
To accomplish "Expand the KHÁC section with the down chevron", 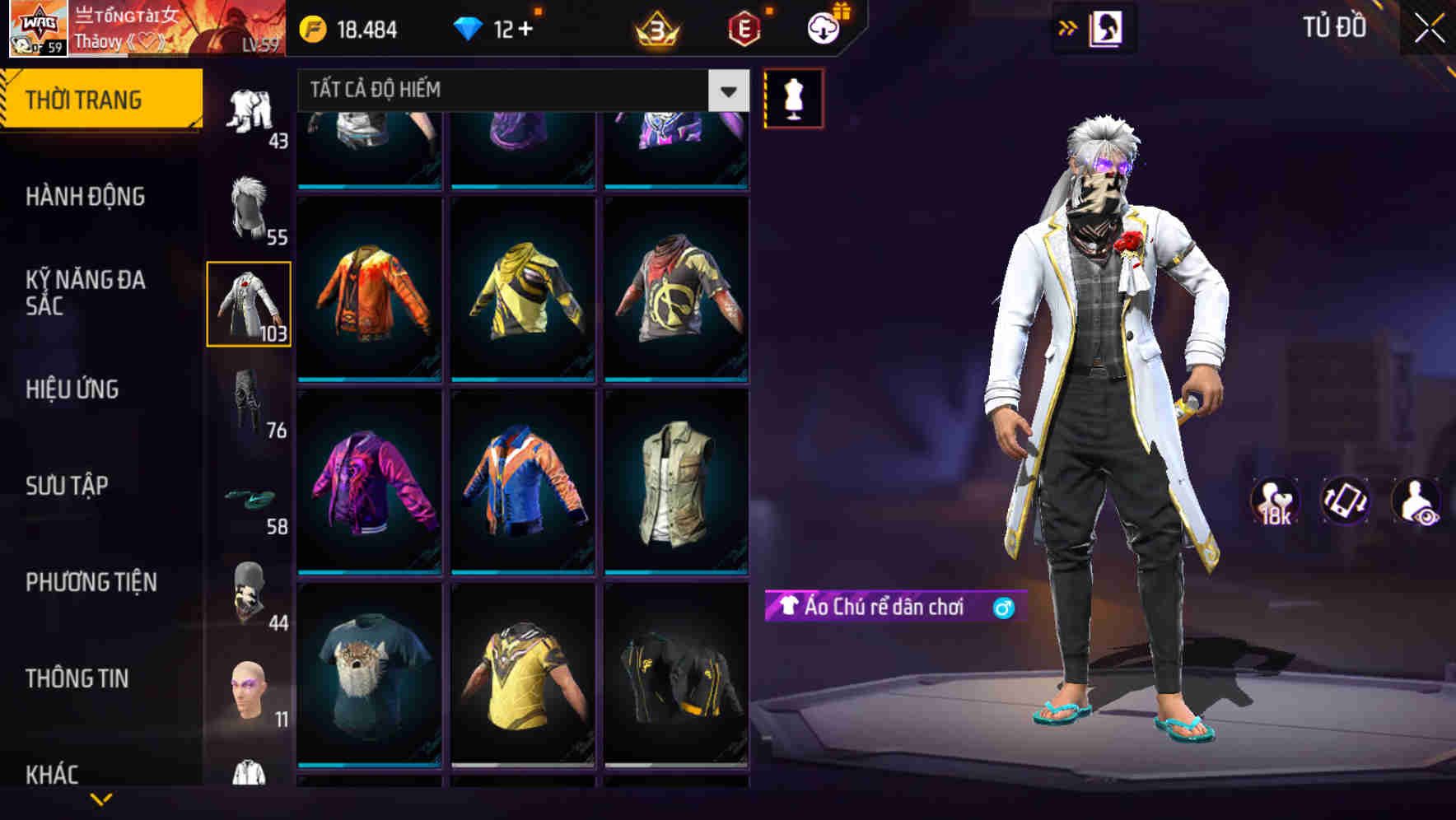I will 99,799.
